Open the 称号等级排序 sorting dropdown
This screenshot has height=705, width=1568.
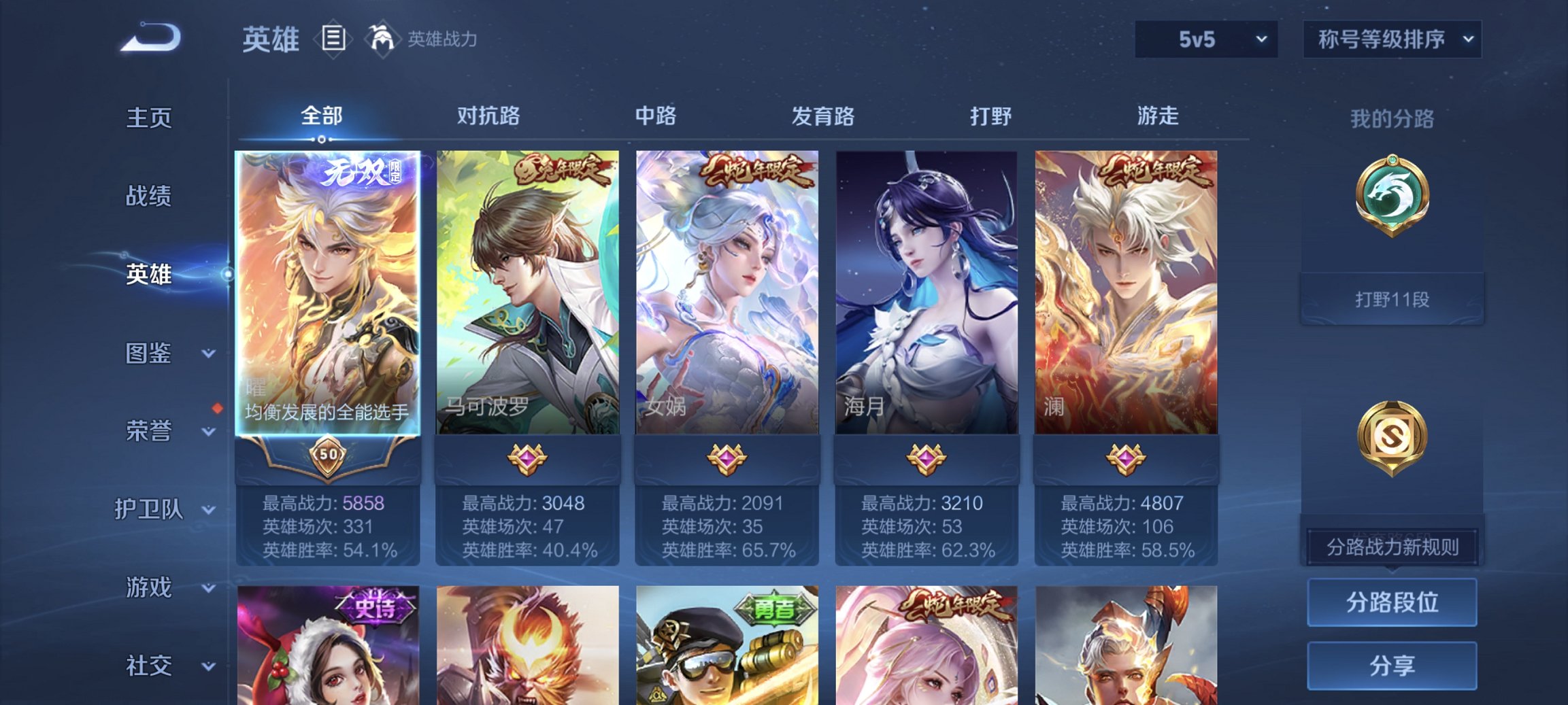pyautogui.click(x=1392, y=39)
